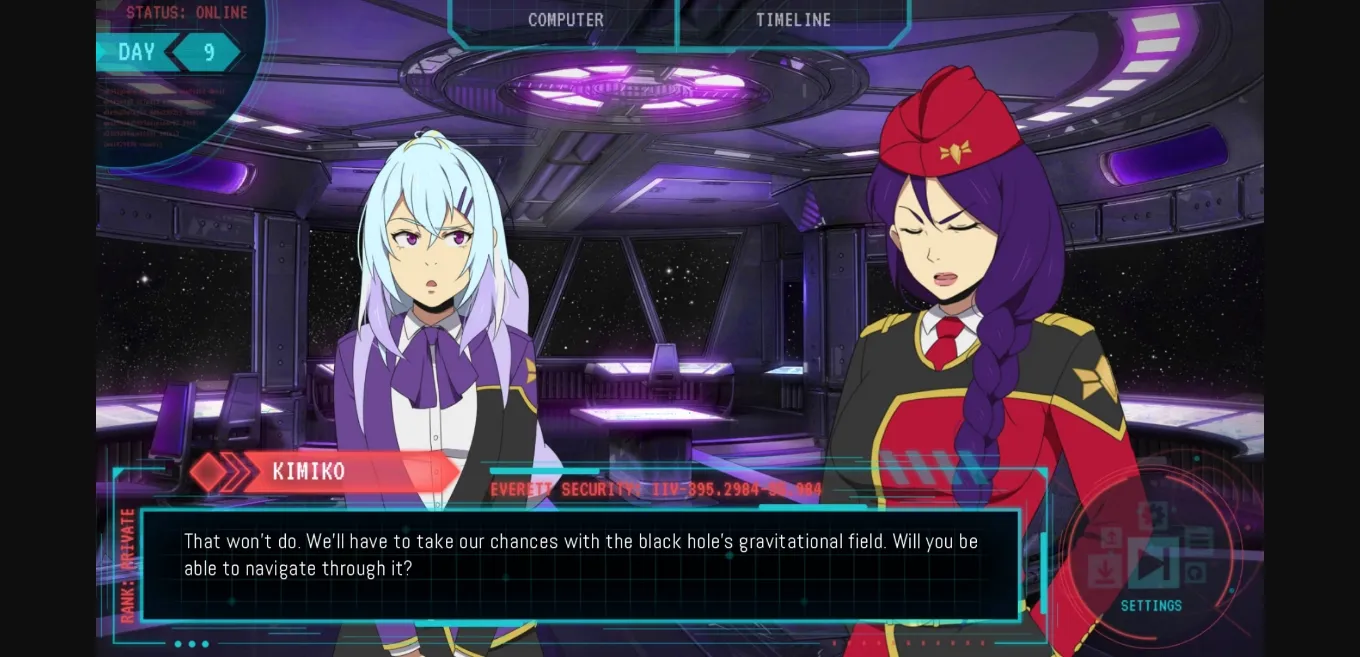1360x657 pixels.
Task: Open the Settings label
Action: (x=1151, y=606)
